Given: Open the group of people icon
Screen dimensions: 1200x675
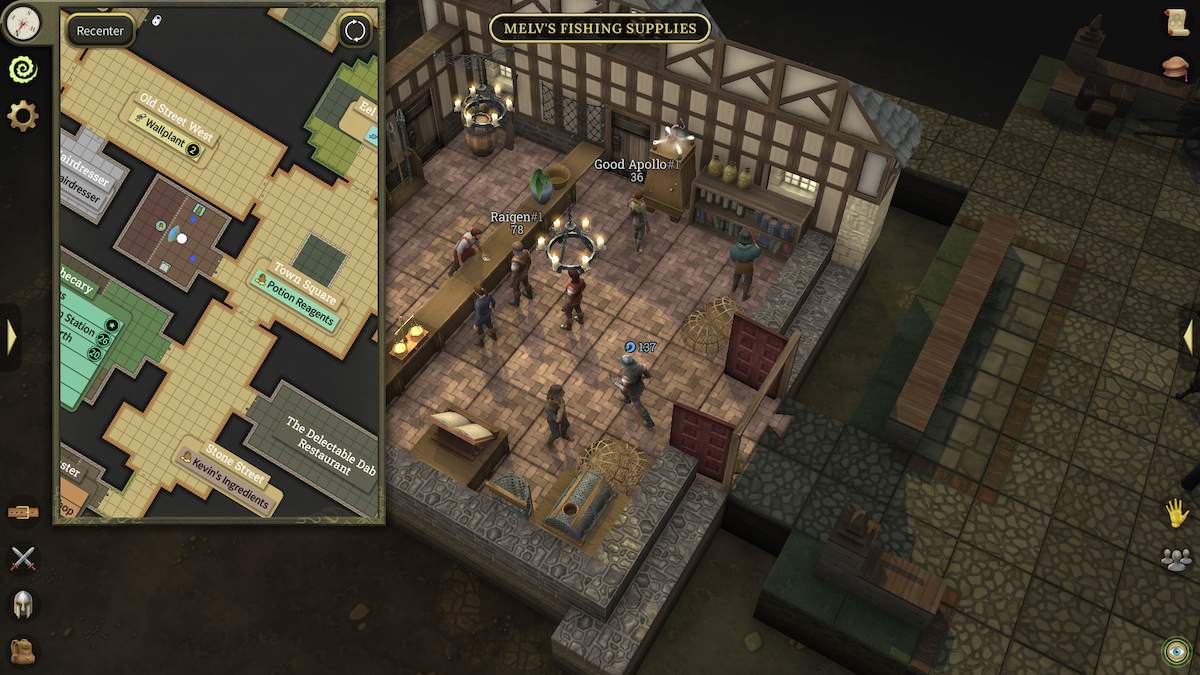Looking at the screenshot, I should coord(1177,559).
